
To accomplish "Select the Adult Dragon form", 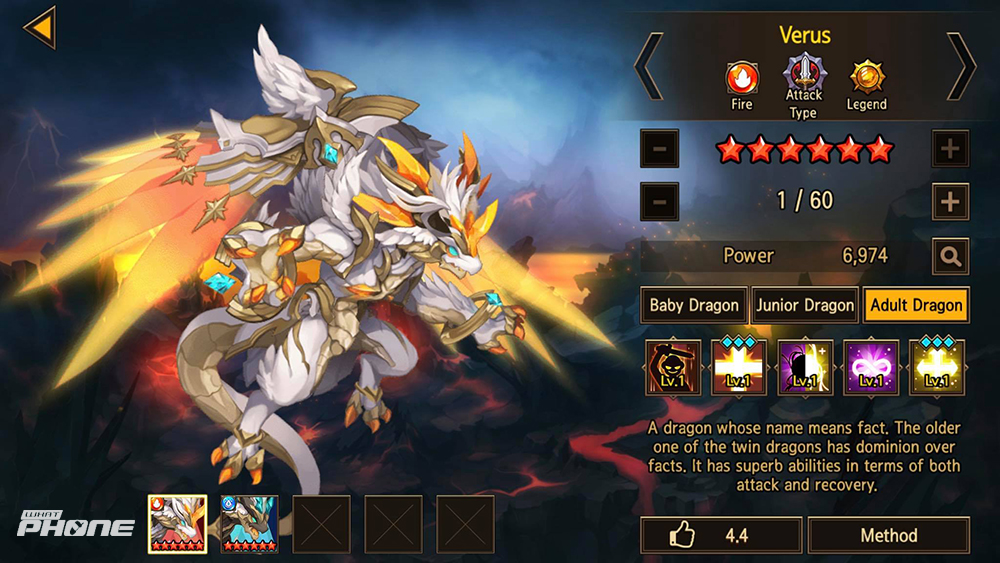I will (x=916, y=305).
